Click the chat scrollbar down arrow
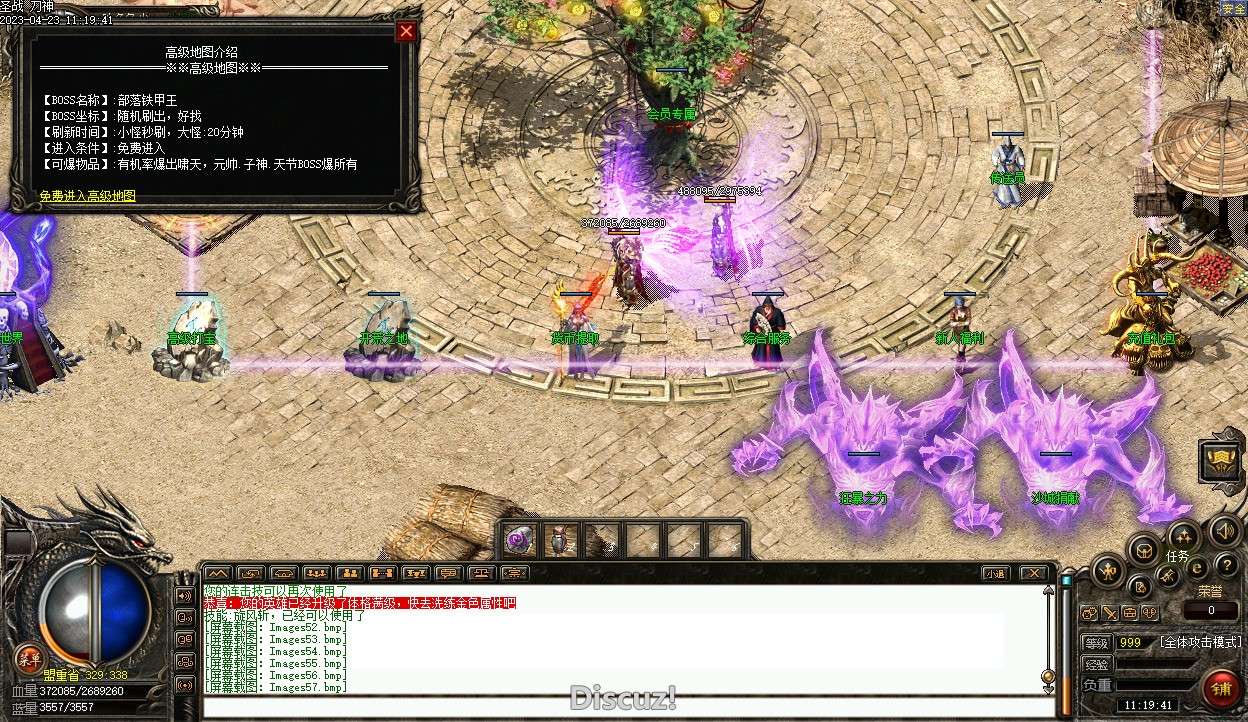 coord(1048,676)
